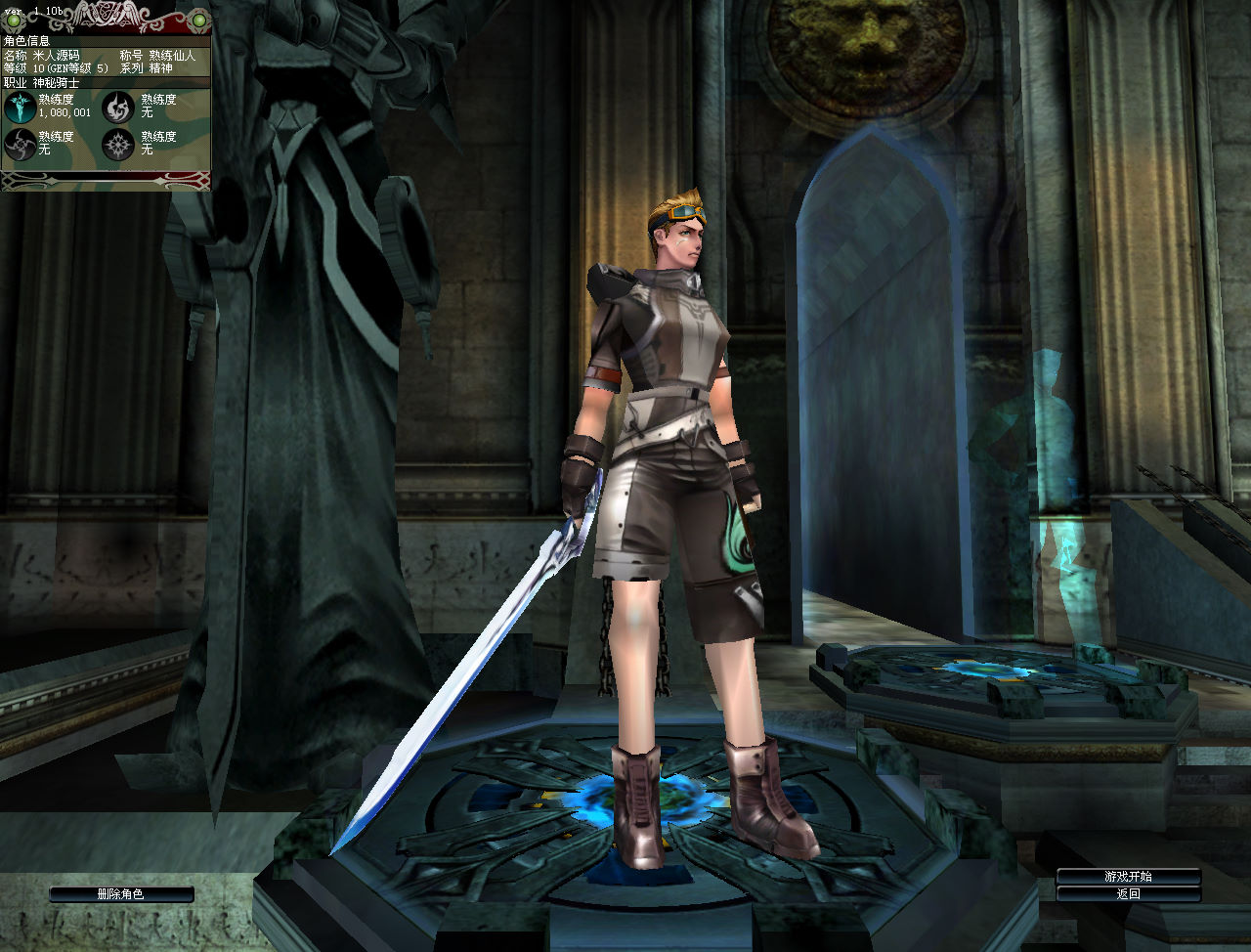Choose the grey spiked star proficiency icon
This screenshot has width=1251, height=952.
(x=119, y=145)
